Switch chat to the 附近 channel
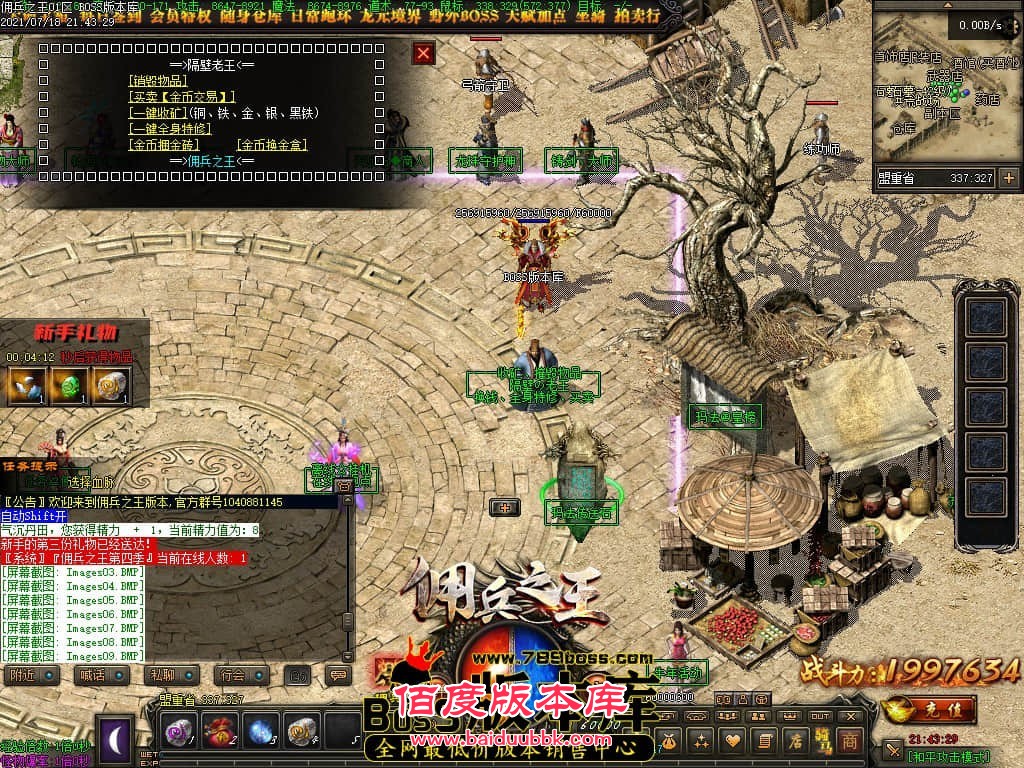Viewport: 1024px width, 768px height. click(x=28, y=675)
